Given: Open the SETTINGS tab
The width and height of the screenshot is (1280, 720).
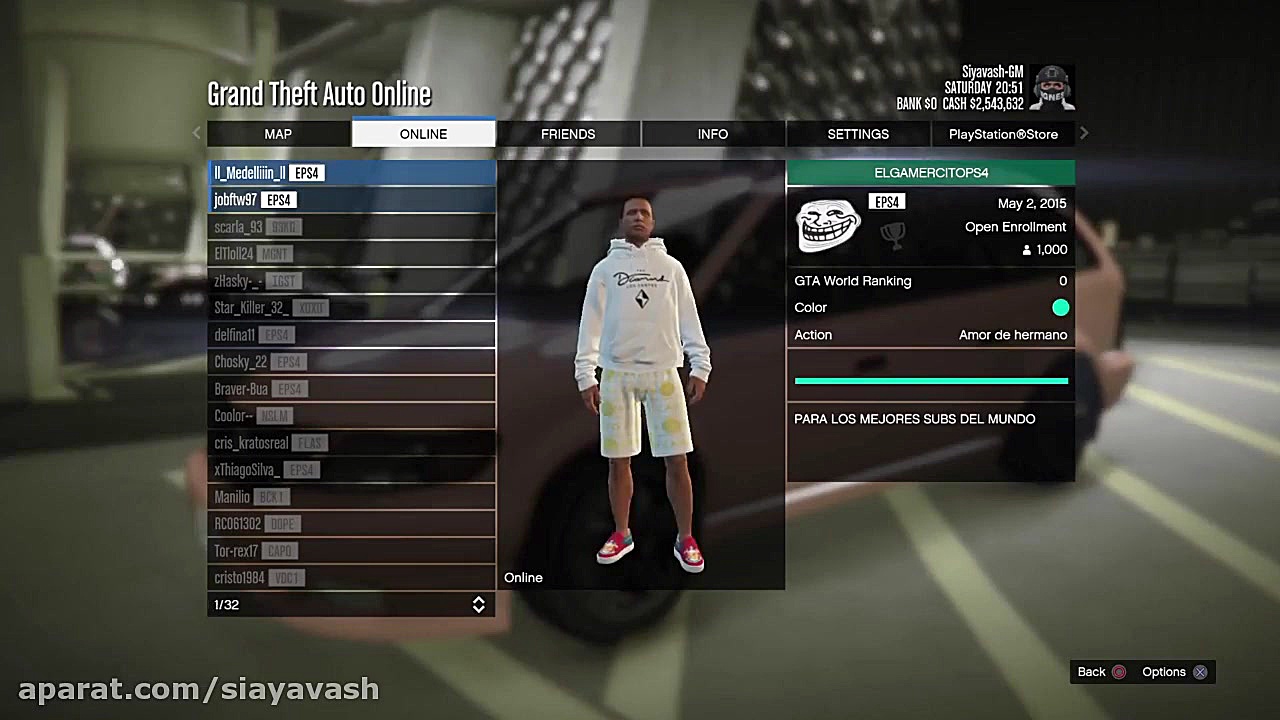Looking at the screenshot, I should (858, 134).
